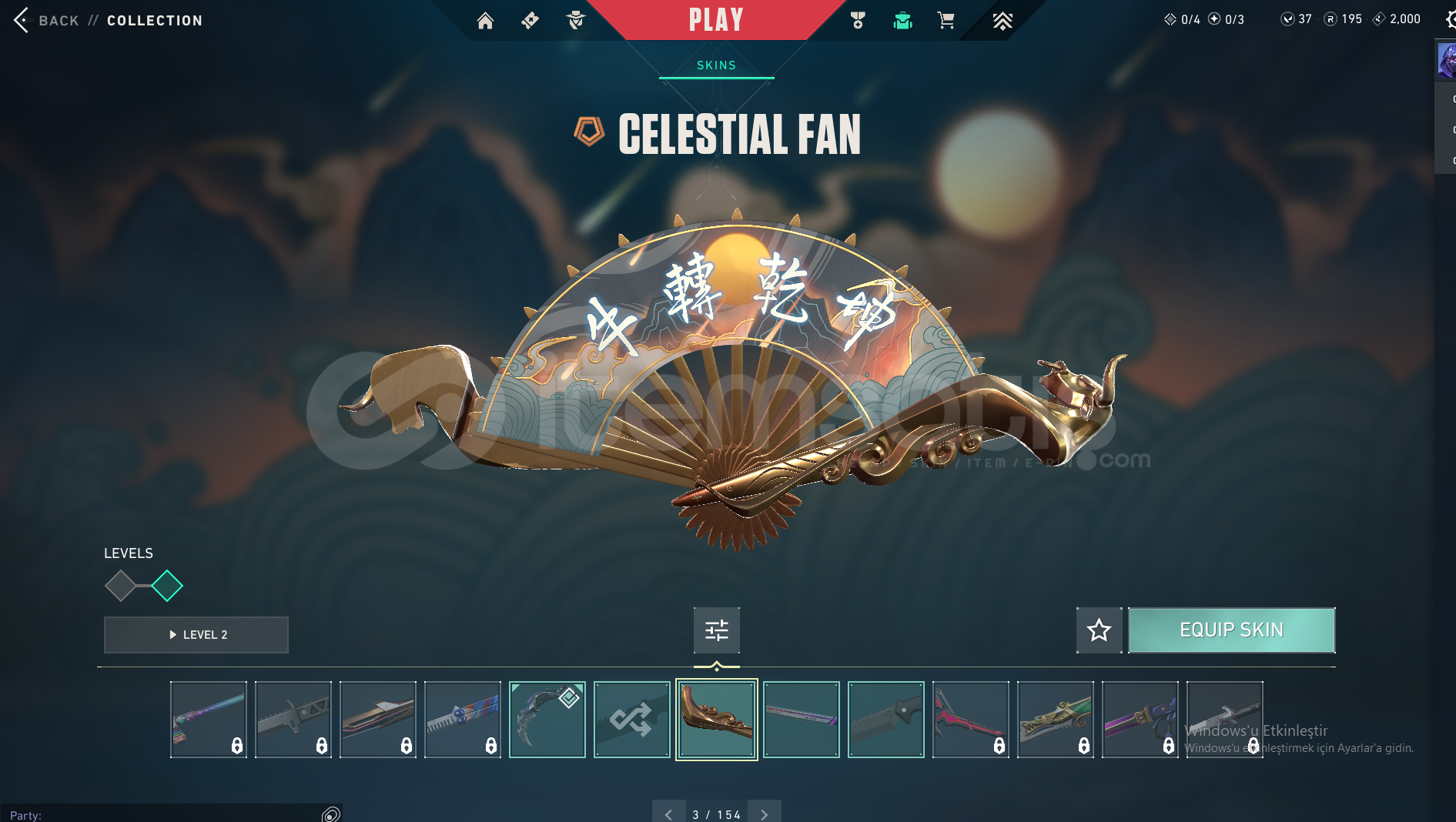Click the red PLAY button
Viewport: 1456px width, 822px height.
click(x=715, y=20)
